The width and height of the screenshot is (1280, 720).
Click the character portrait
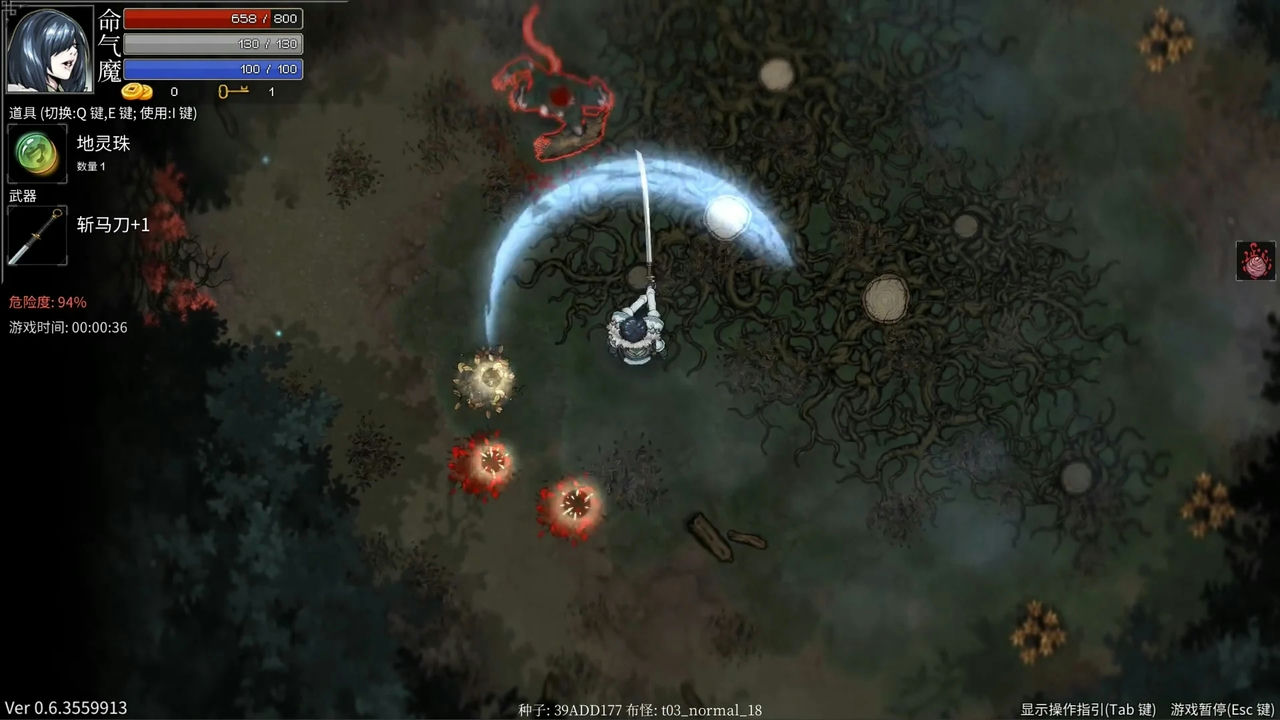50,48
